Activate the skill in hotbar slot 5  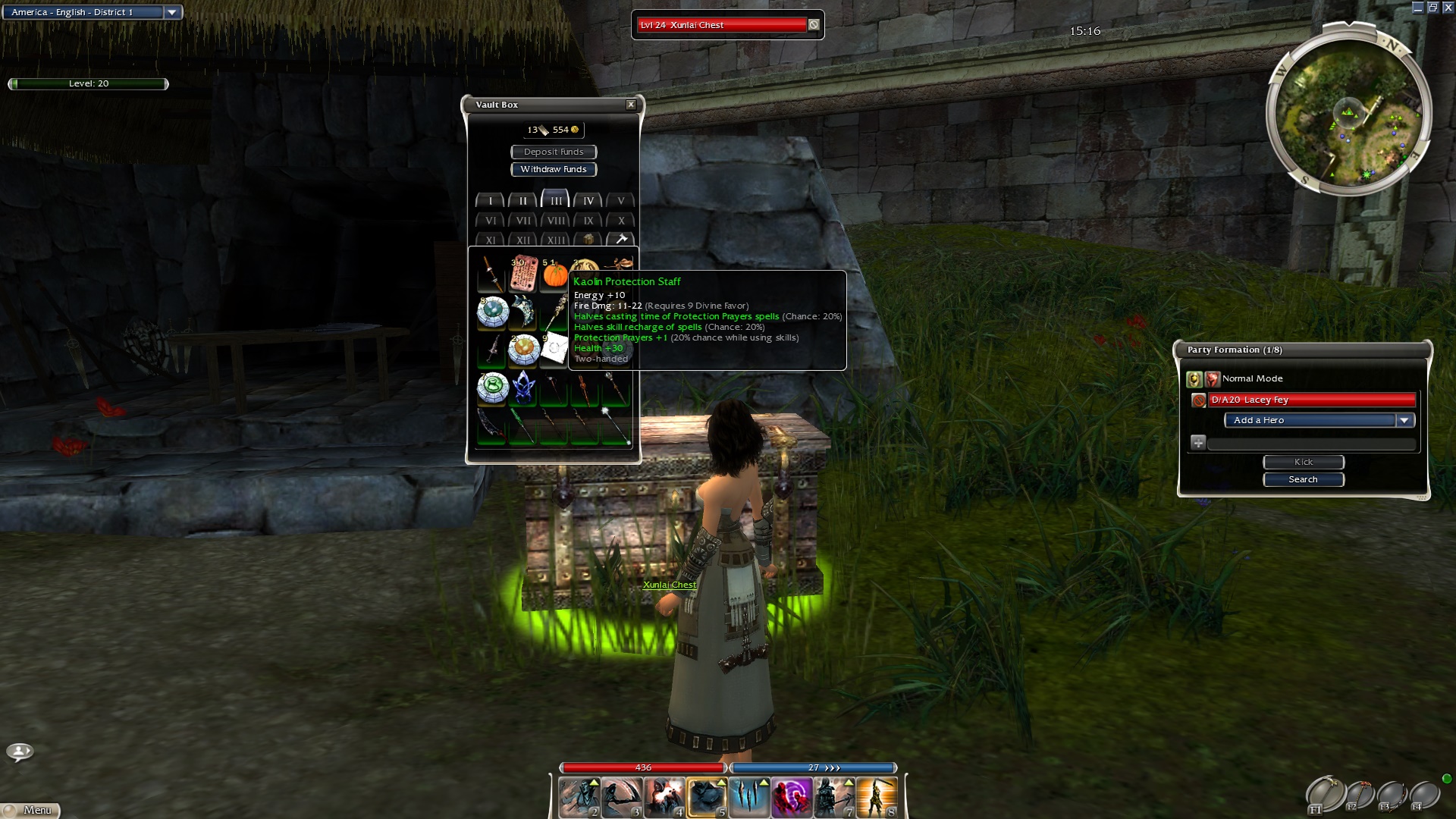tap(707, 798)
